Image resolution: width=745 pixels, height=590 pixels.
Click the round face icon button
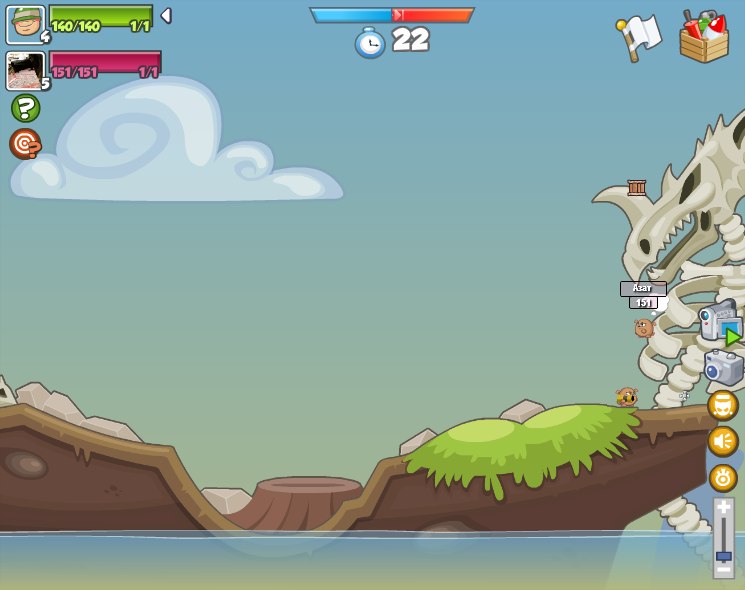pyautogui.click(x=723, y=405)
